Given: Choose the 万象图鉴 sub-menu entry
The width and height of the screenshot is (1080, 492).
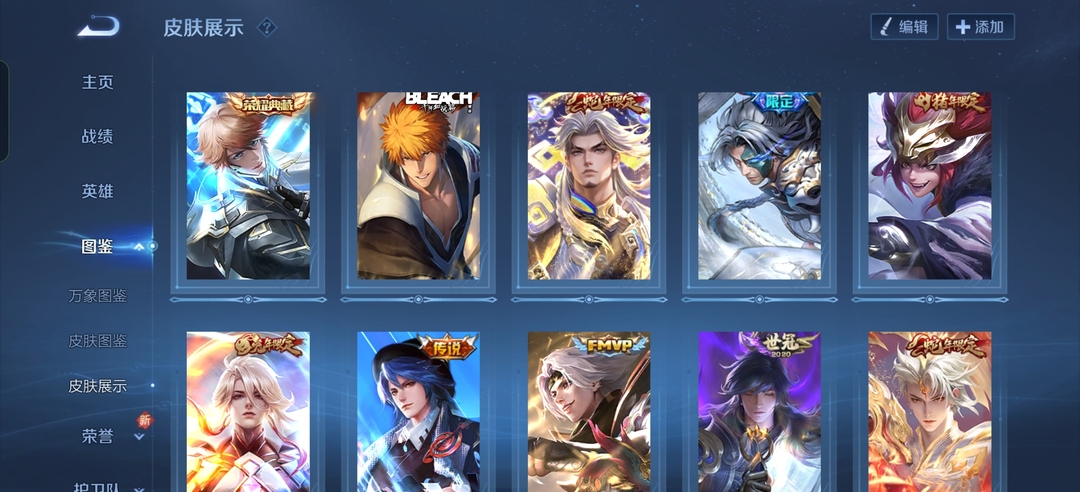Looking at the screenshot, I should [98, 296].
